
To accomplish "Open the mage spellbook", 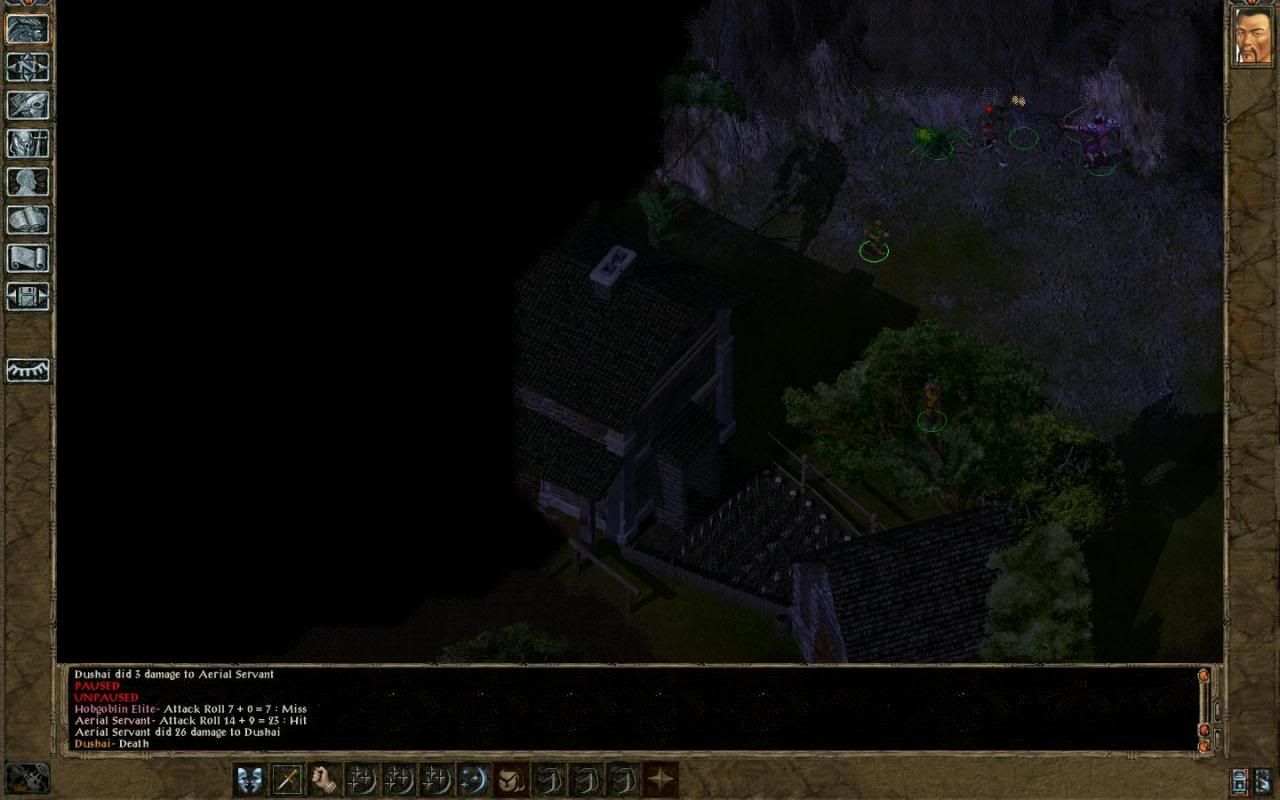I will [x=28, y=220].
